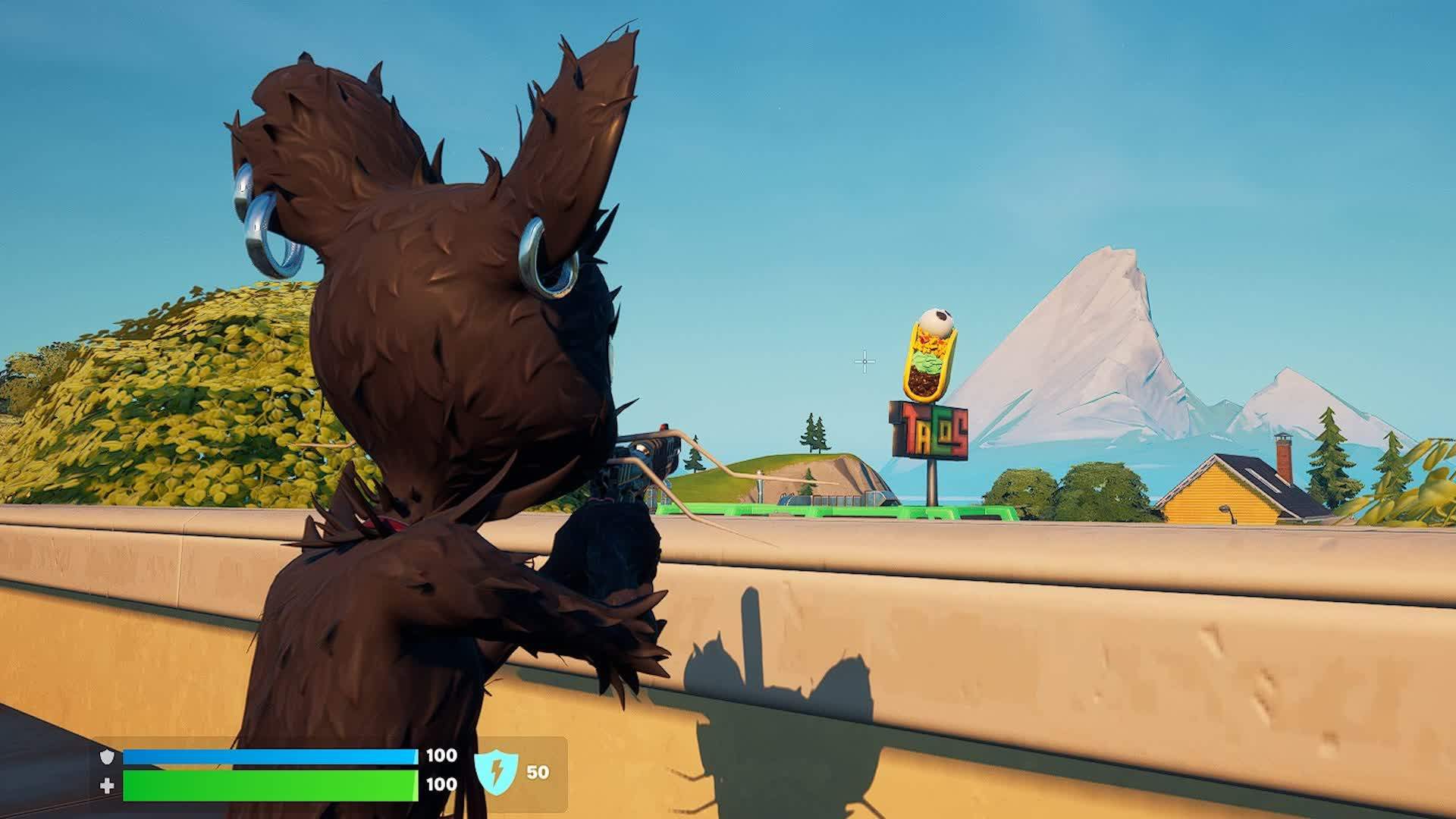
Task: Click the cyan lightning shield badge
Action: click(x=497, y=770)
